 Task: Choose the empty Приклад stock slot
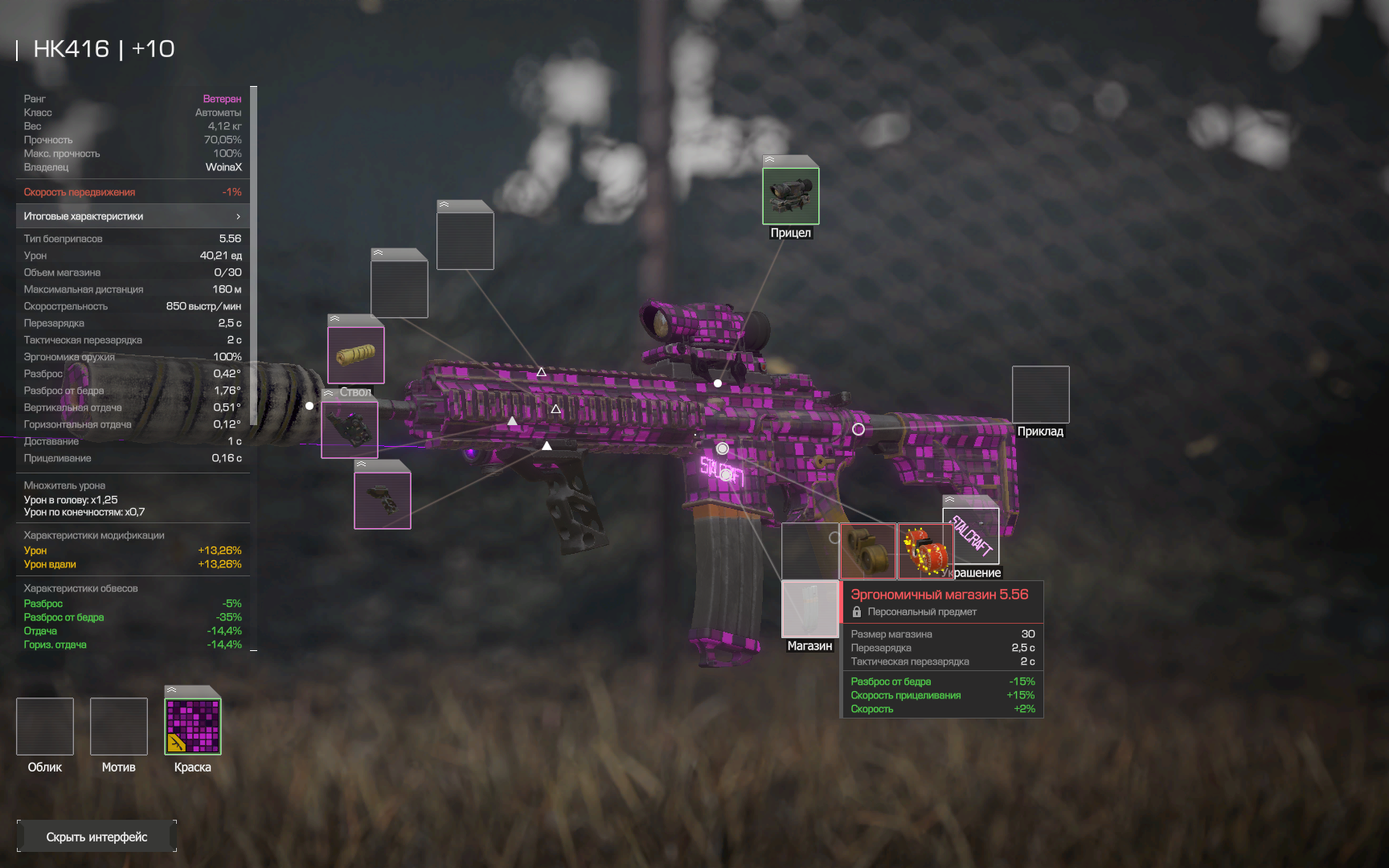click(1040, 395)
